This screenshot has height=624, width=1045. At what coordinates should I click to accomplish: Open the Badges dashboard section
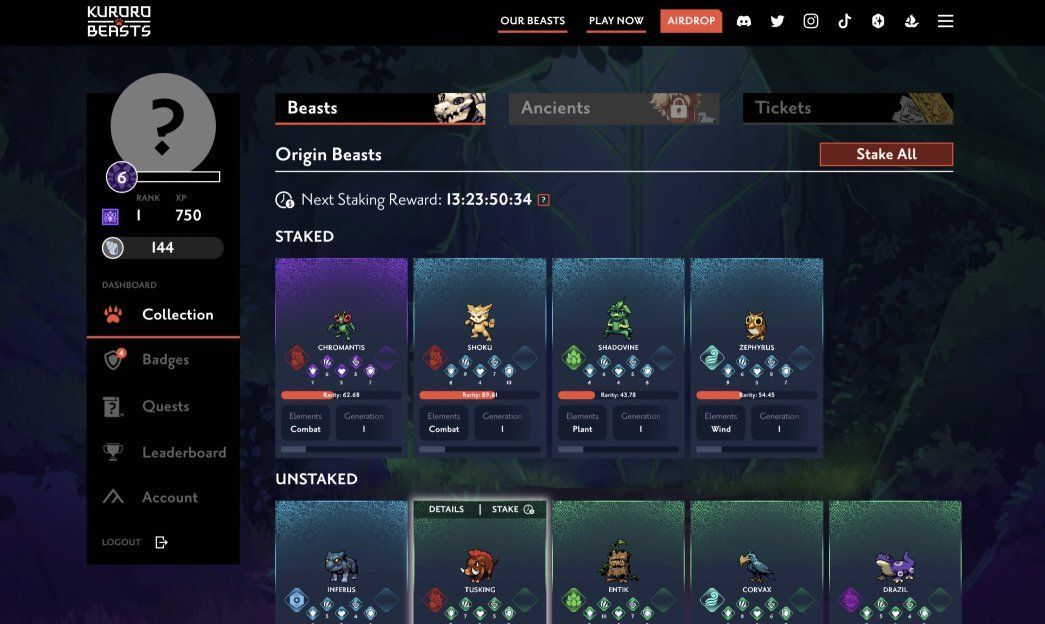click(x=165, y=360)
